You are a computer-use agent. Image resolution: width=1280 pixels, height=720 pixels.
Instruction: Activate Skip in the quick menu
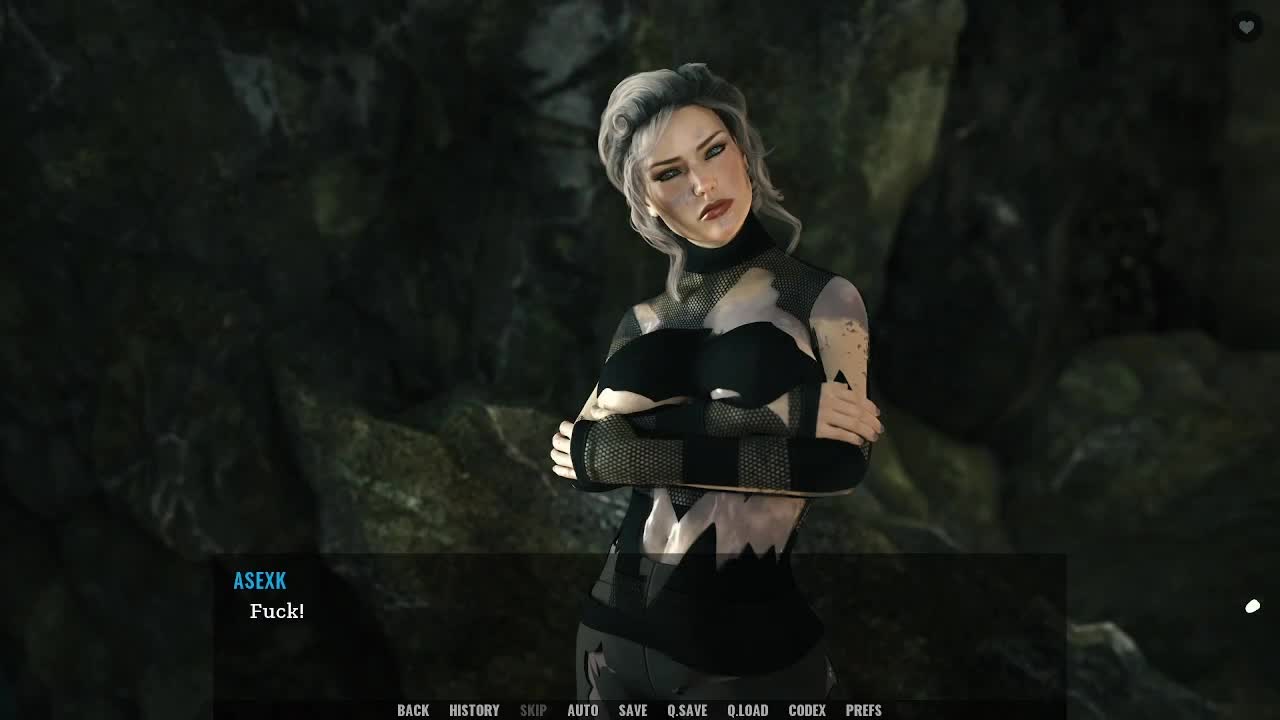(x=533, y=710)
